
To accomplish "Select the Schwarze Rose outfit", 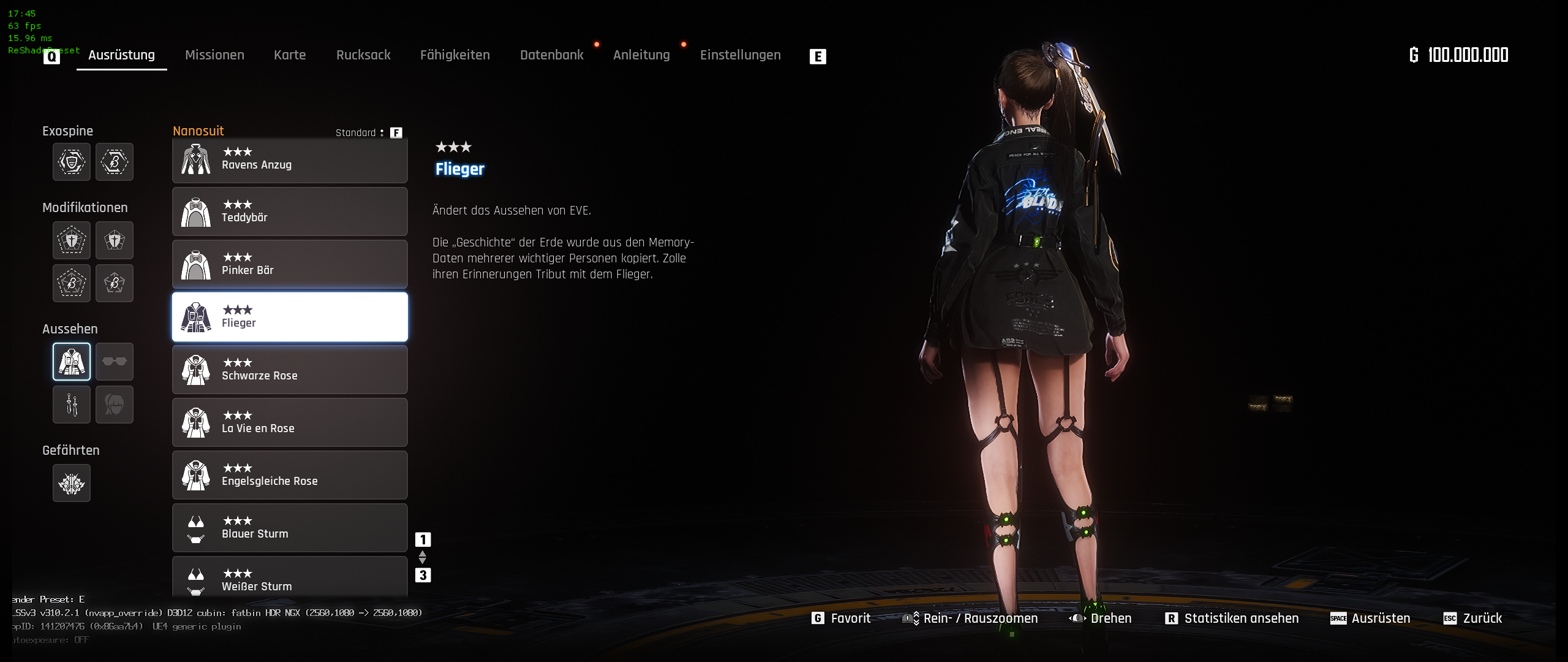I will click(290, 370).
